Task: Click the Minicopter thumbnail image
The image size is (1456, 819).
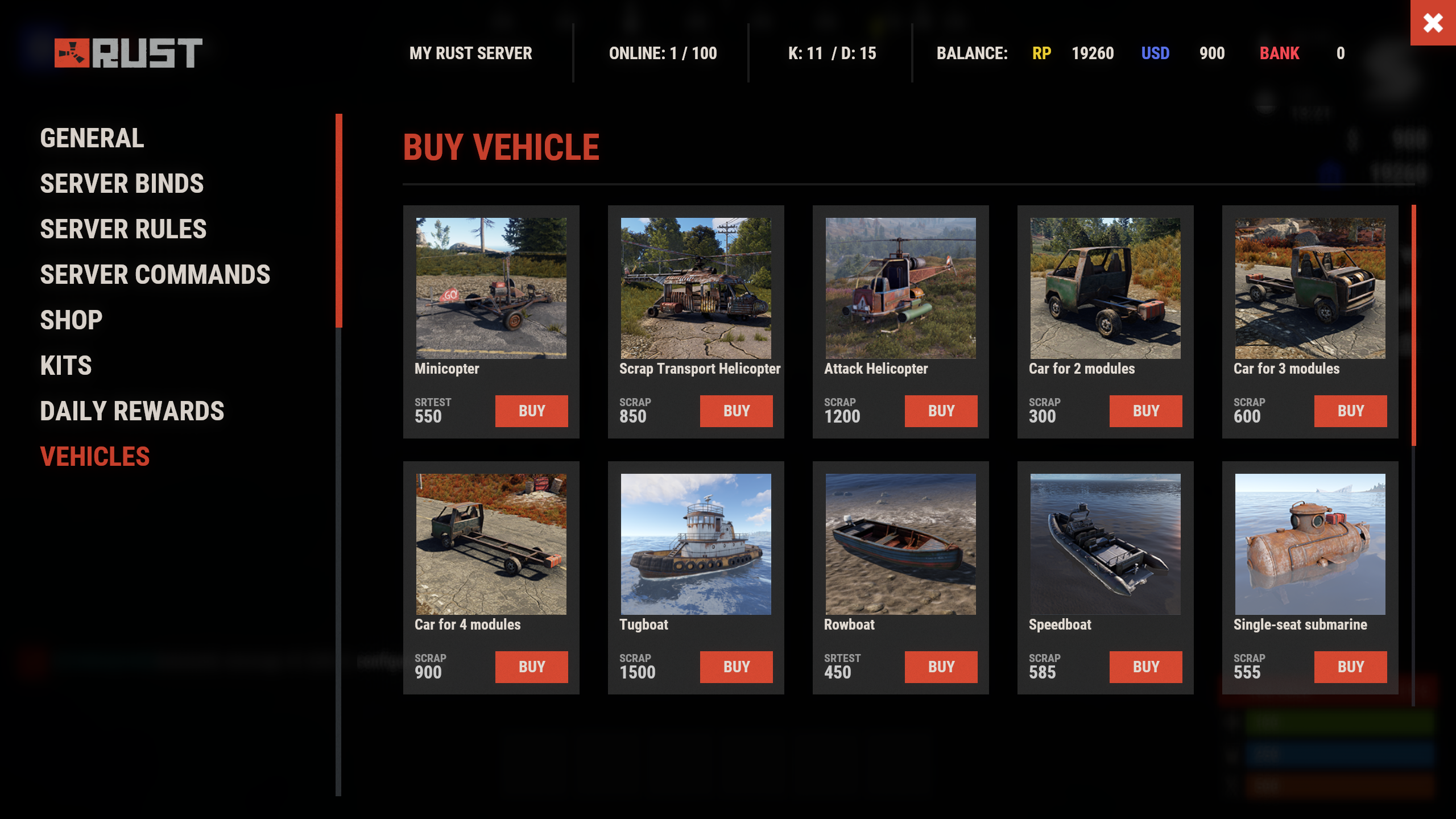Action: tap(491, 288)
